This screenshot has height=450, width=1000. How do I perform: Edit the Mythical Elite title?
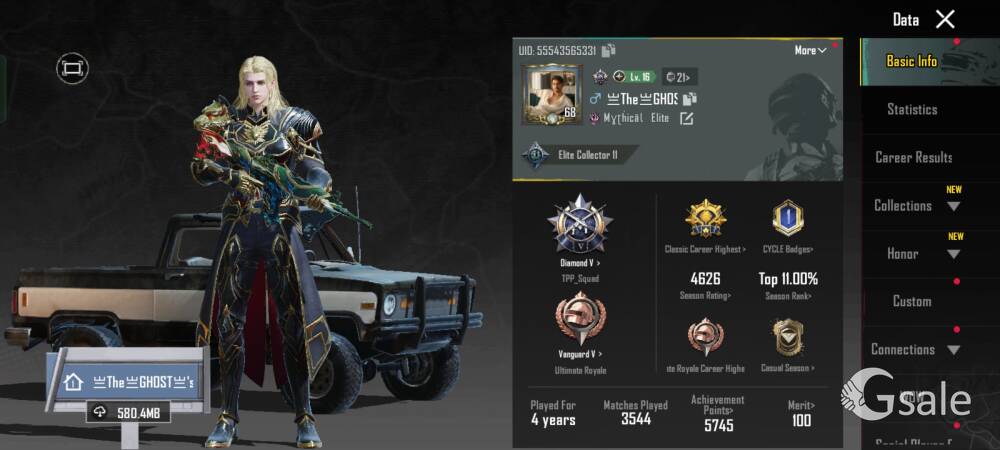click(686, 118)
